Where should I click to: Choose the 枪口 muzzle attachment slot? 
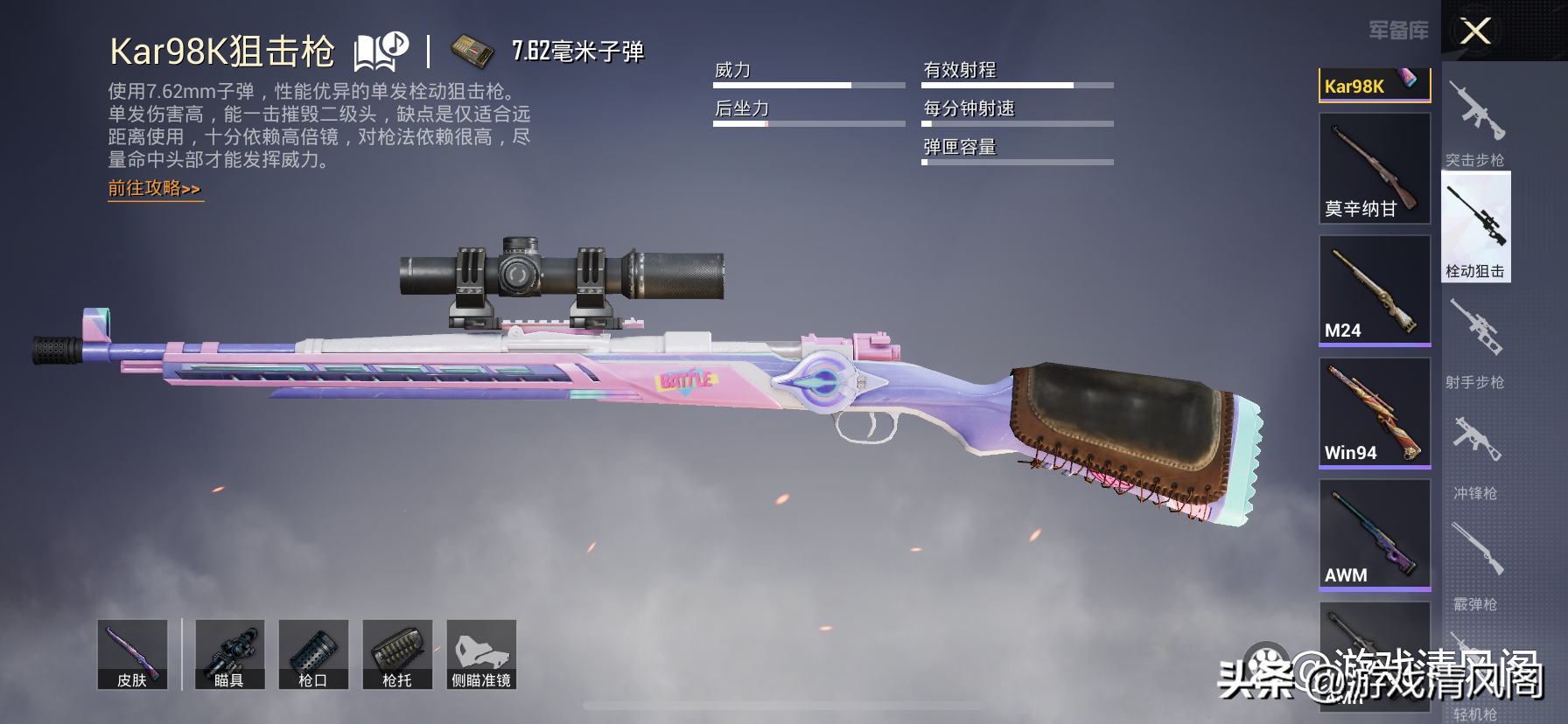pyautogui.click(x=313, y=655)
